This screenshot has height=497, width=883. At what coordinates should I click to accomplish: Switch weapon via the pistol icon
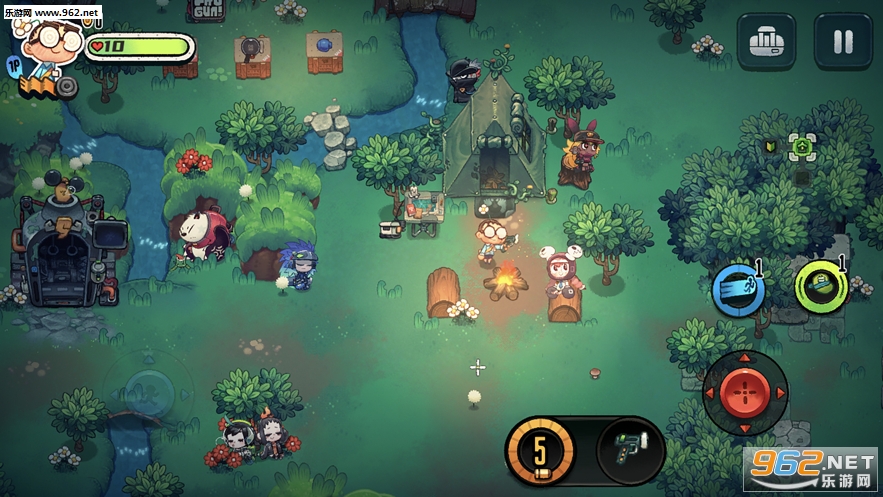(631, 449)
